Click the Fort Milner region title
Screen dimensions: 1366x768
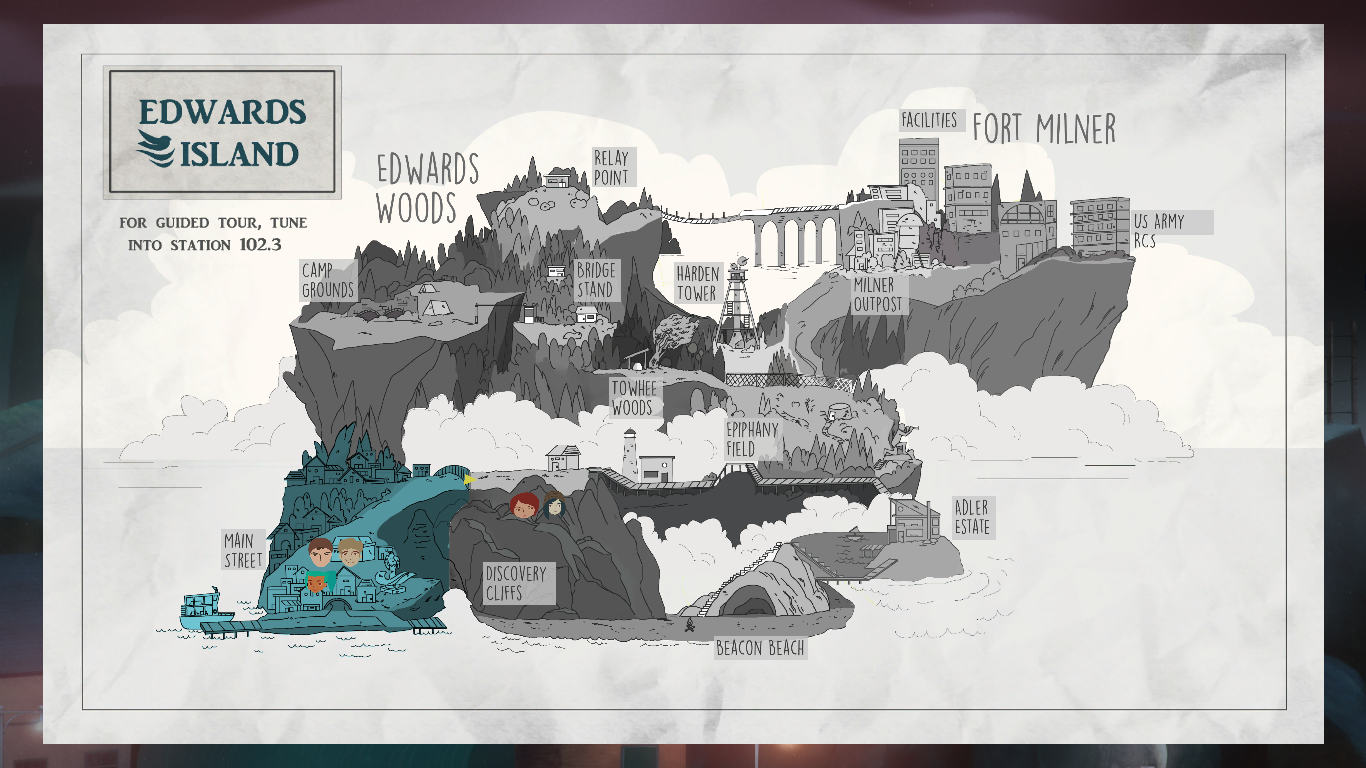pos(1044,129)
